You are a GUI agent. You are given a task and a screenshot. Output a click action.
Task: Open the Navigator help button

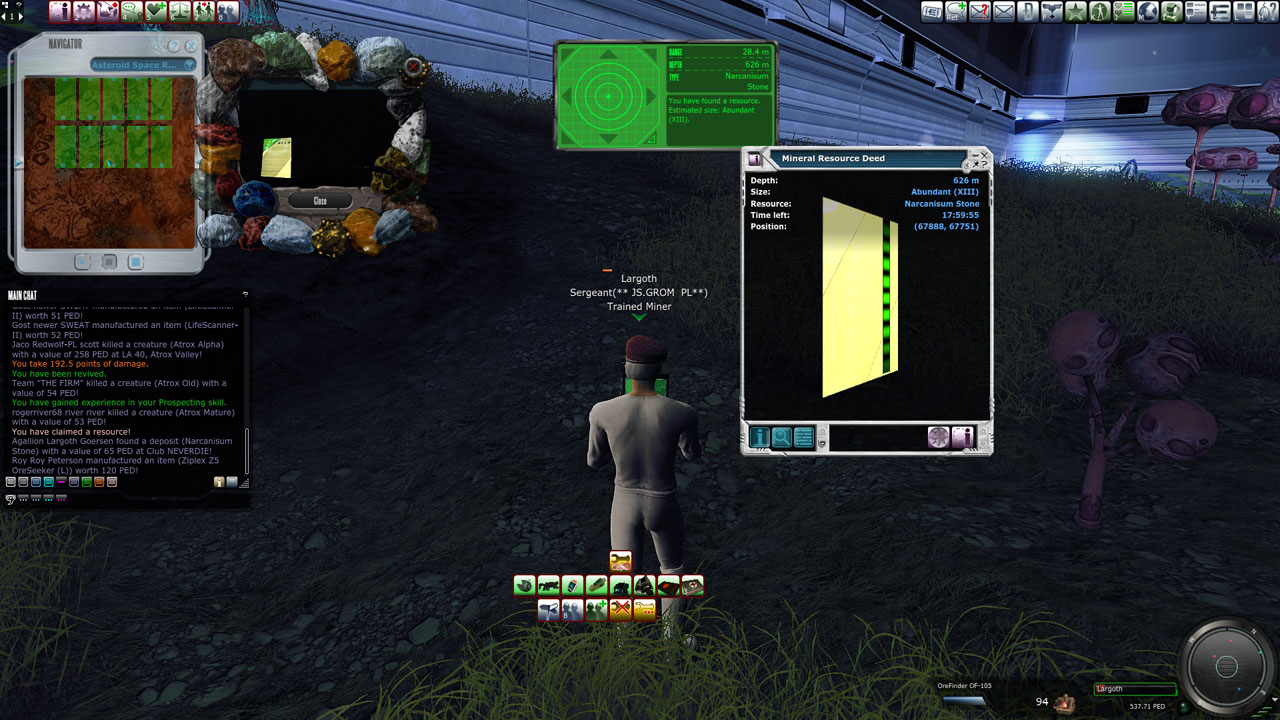click(x=174, y=46)
